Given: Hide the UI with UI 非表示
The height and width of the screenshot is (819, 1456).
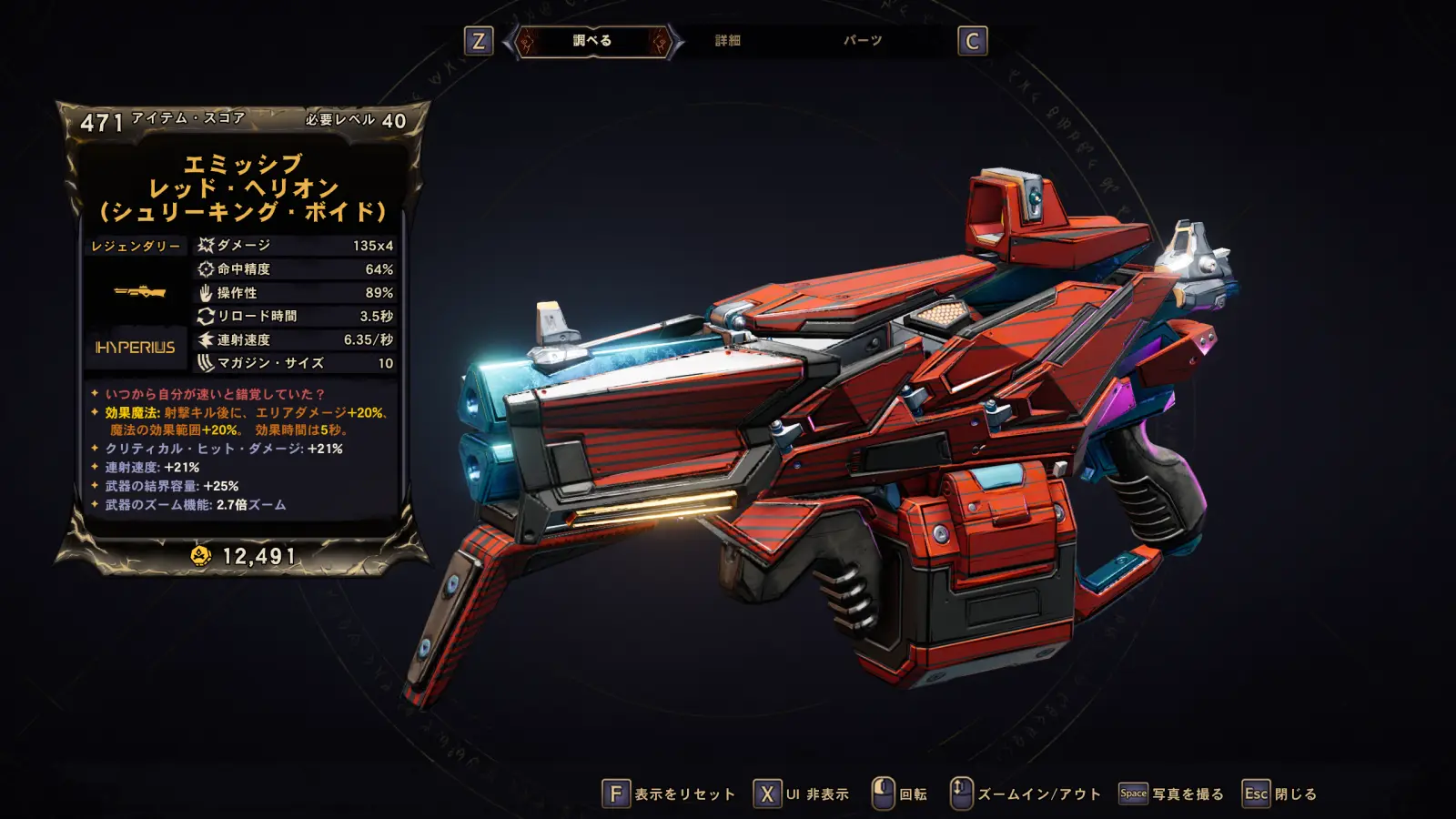Looking at the screenshot, I should (802, 794).
